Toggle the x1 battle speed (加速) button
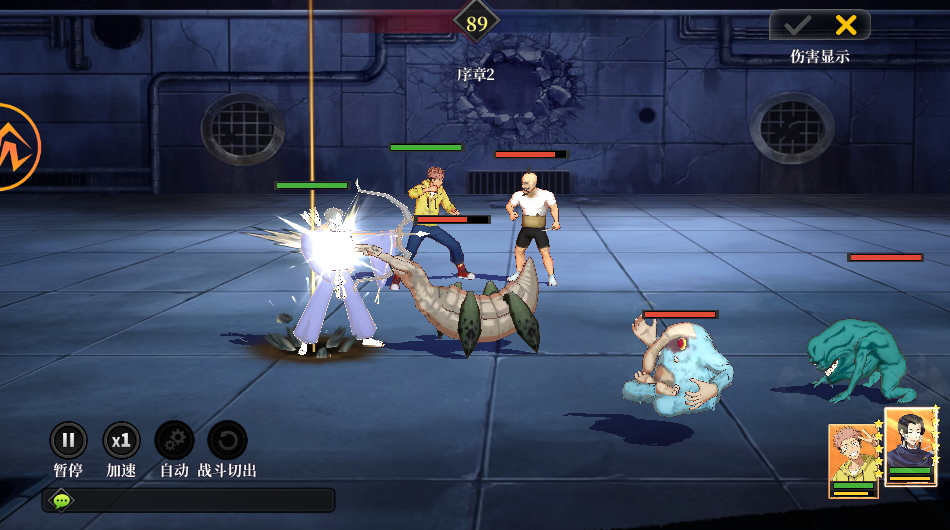This screenshot has height=530, width=950. [121, 440]
